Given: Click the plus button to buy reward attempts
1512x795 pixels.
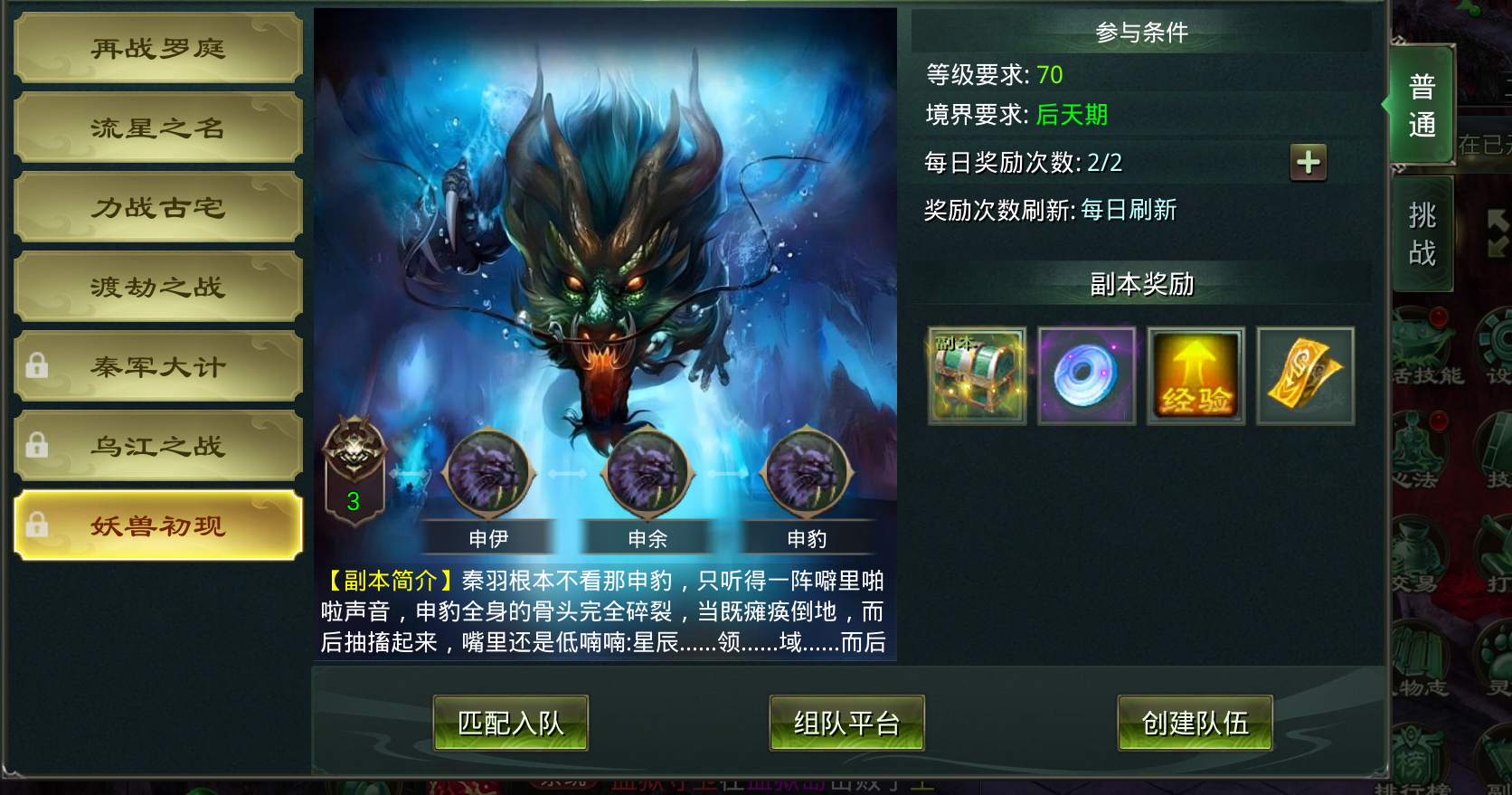Looking at the screenshot, I should (1309, 164).
